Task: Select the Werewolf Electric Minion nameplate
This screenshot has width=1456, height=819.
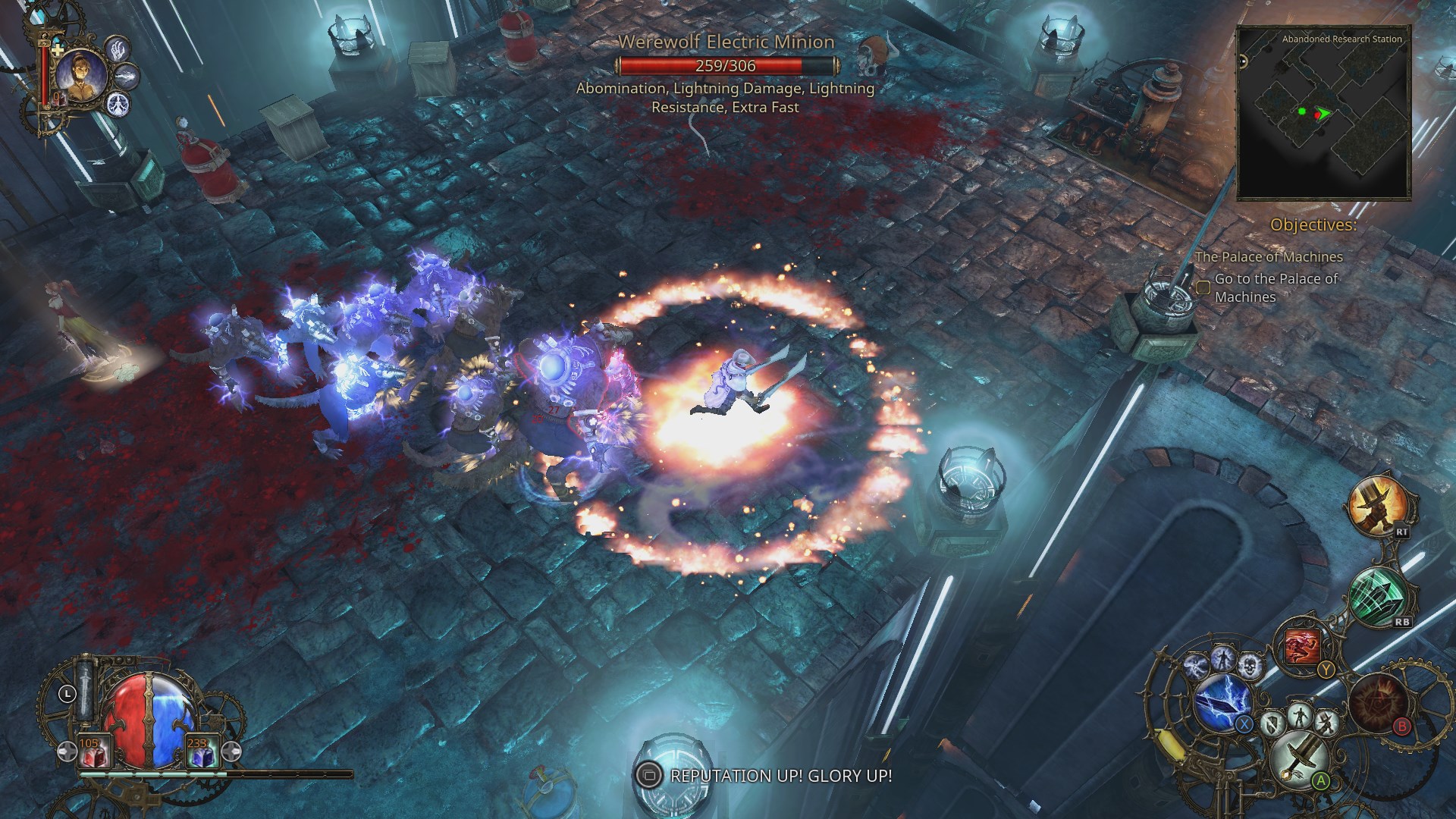Action: click(725, 43)
